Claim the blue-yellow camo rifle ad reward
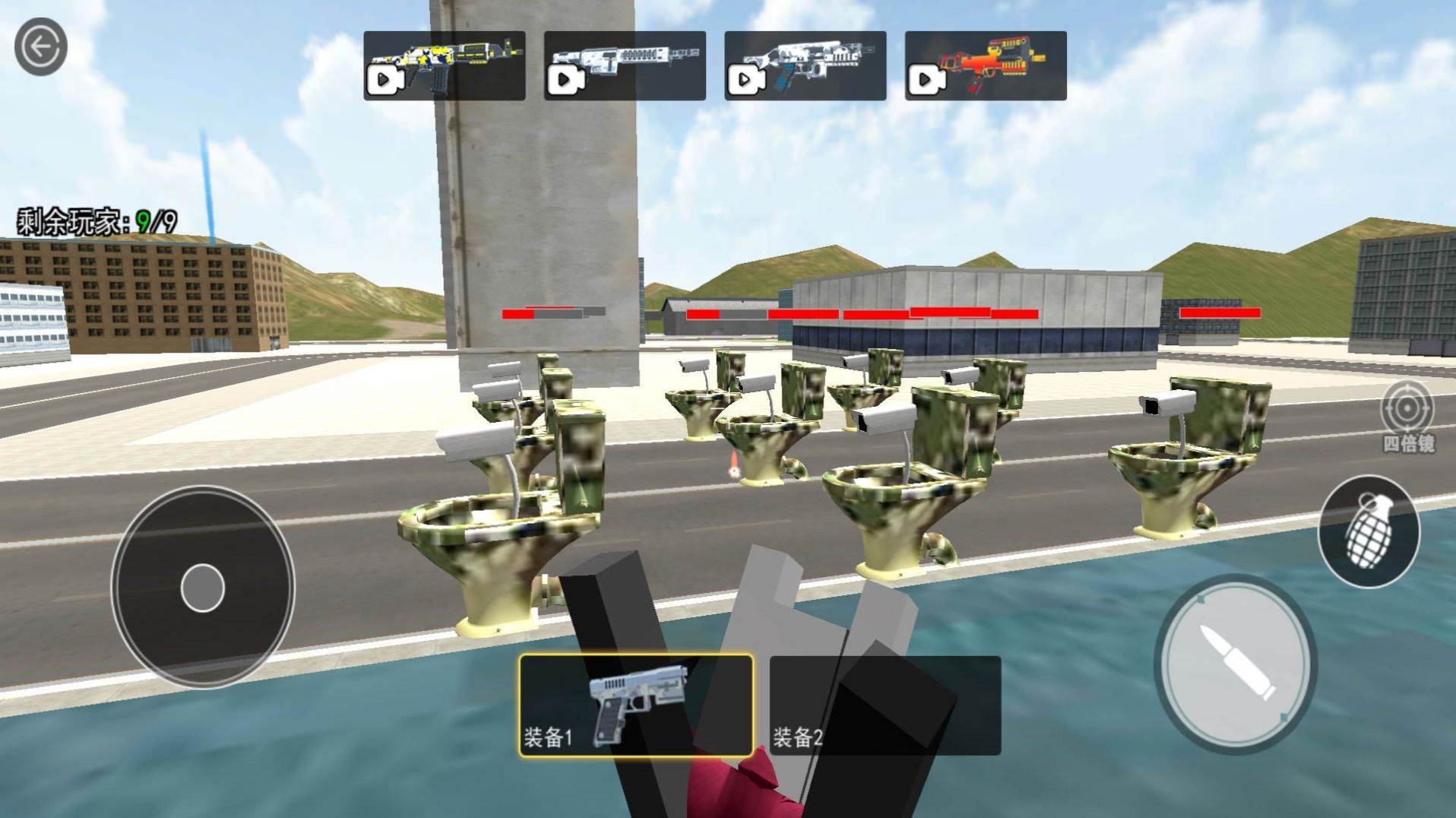1456x818 pixels. tap(444, 65)
